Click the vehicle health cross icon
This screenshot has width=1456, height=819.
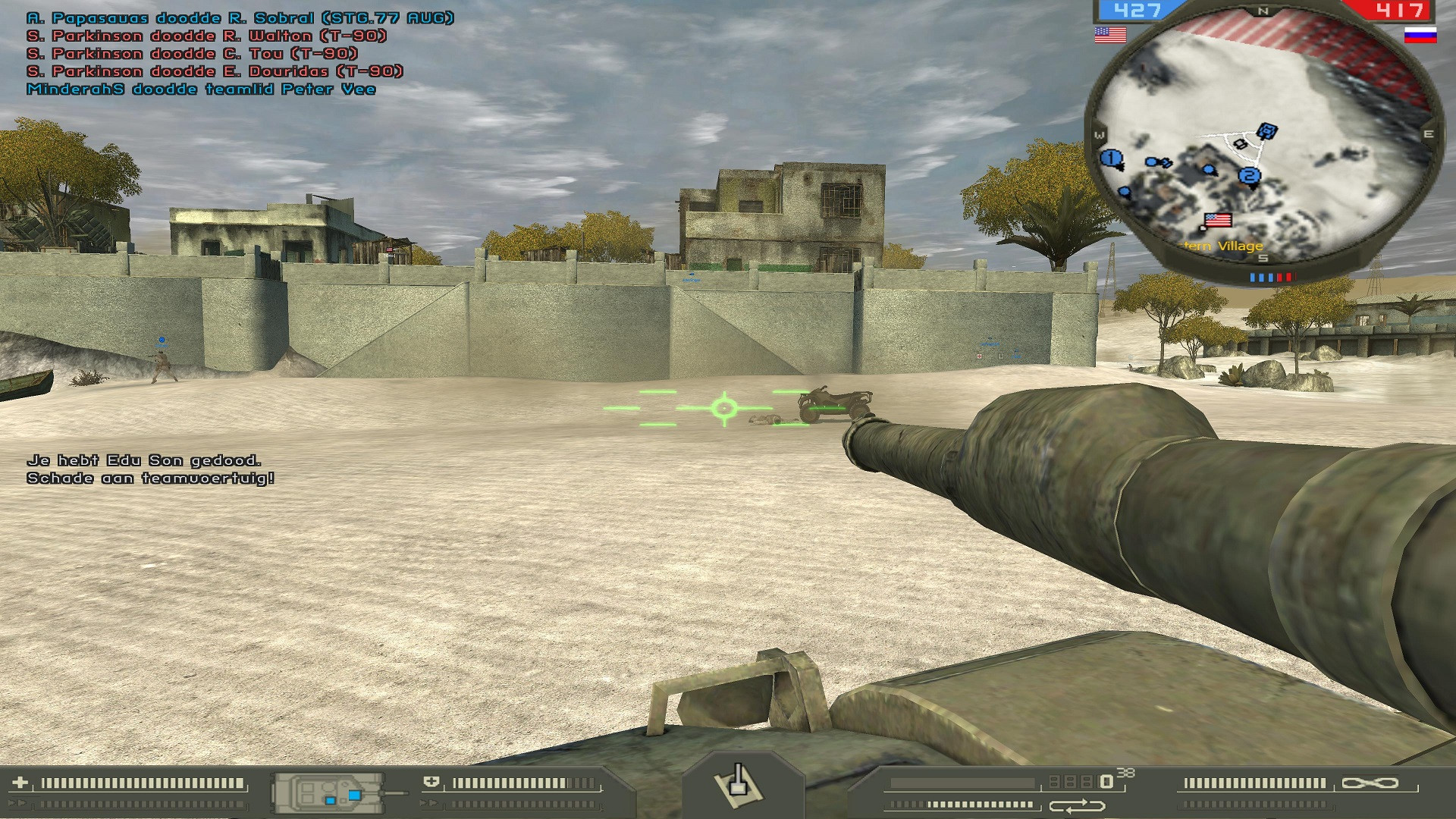click(x=431, y=782)
